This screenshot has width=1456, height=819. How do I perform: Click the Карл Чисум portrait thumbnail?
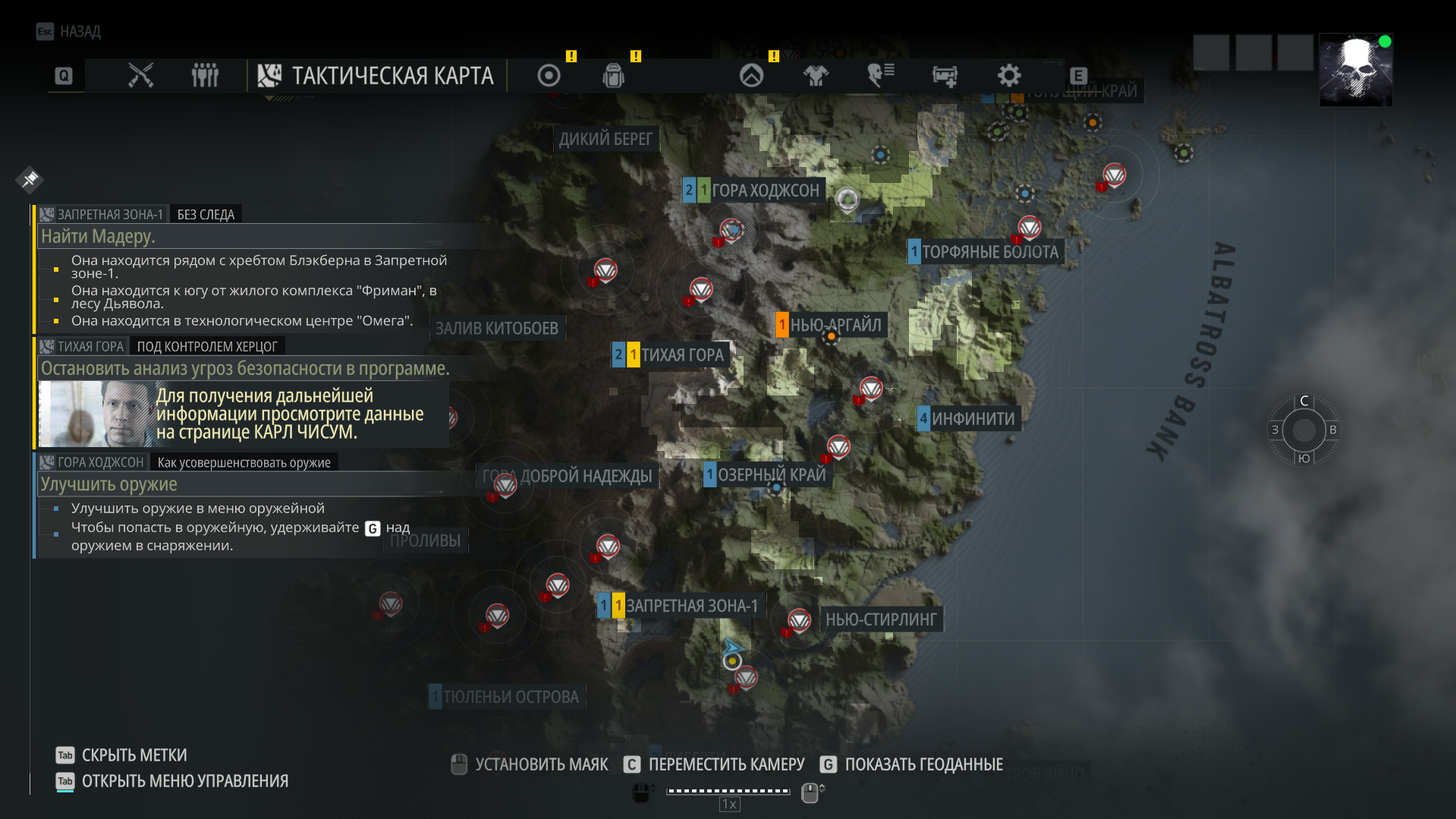(x=93, y=414)
